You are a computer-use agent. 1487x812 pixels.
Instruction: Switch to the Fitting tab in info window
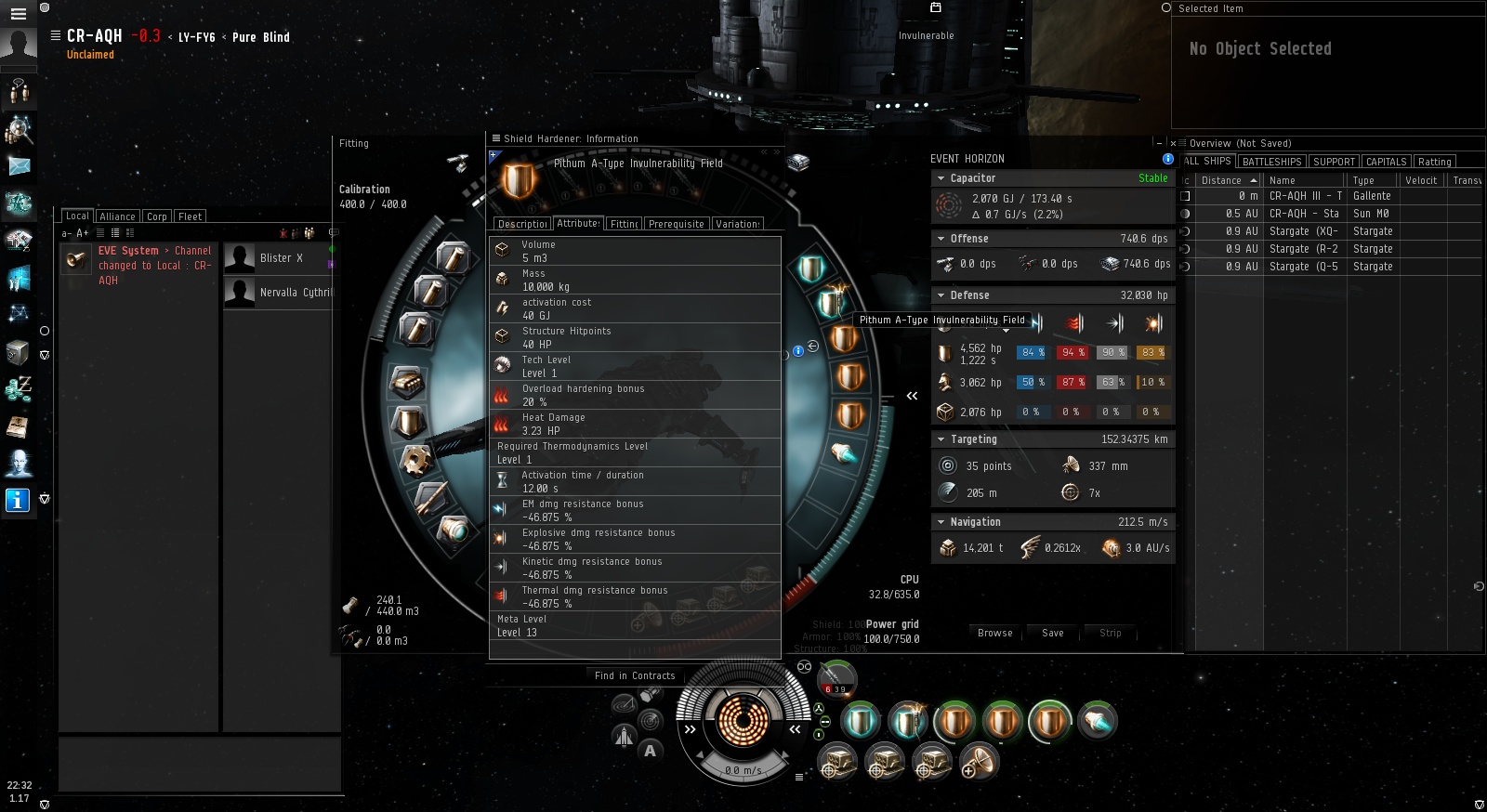pyautogui.click(x=624, y=224)
